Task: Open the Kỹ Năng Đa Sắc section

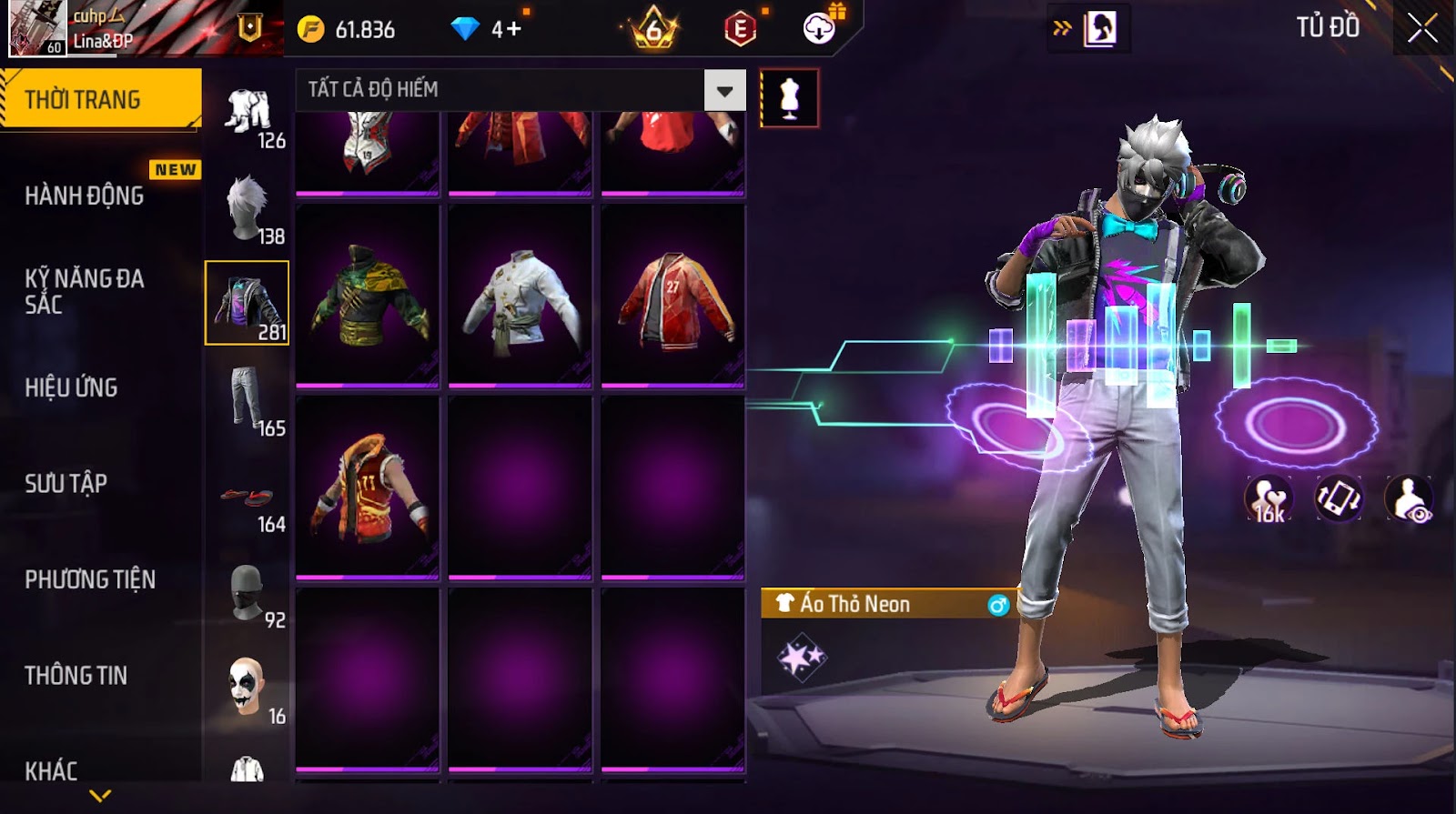Action: [85, 291]
